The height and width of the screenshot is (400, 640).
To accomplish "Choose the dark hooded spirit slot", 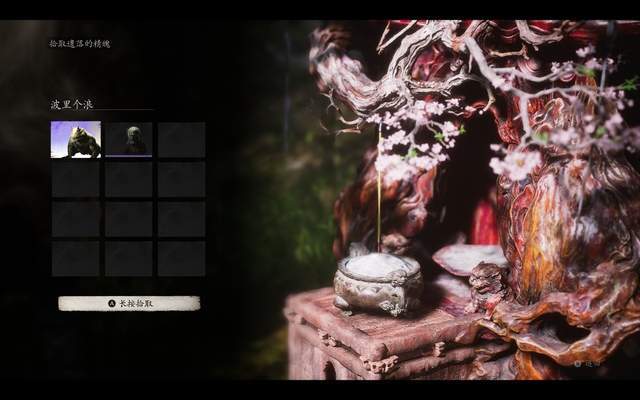I will 129,140.
